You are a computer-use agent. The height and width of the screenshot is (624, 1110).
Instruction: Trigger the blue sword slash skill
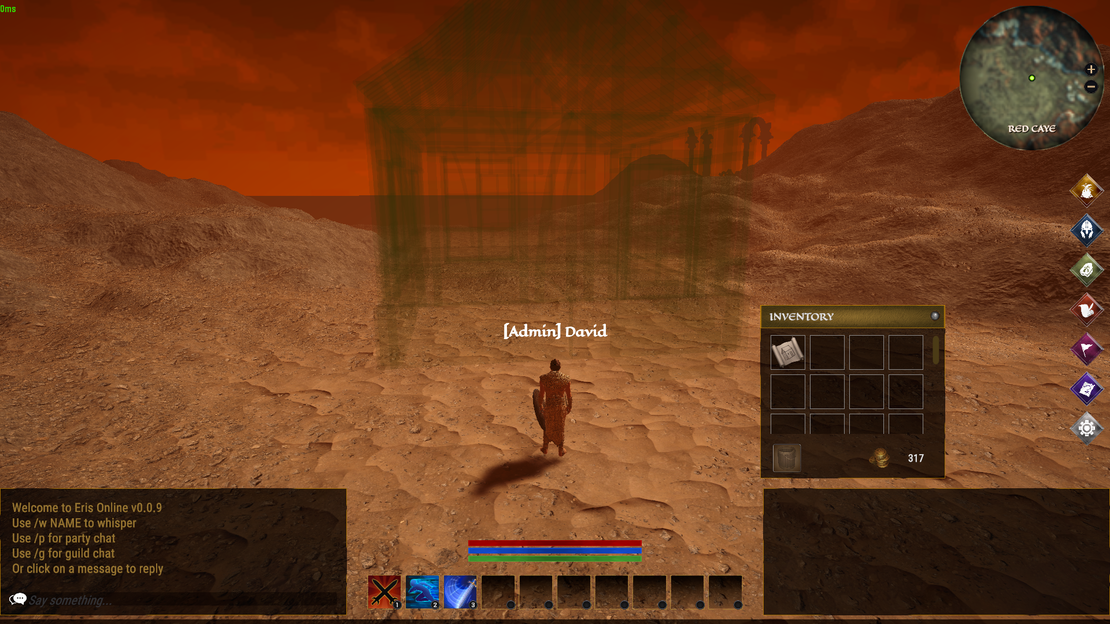pyautogui.click(x=460, y=592)
